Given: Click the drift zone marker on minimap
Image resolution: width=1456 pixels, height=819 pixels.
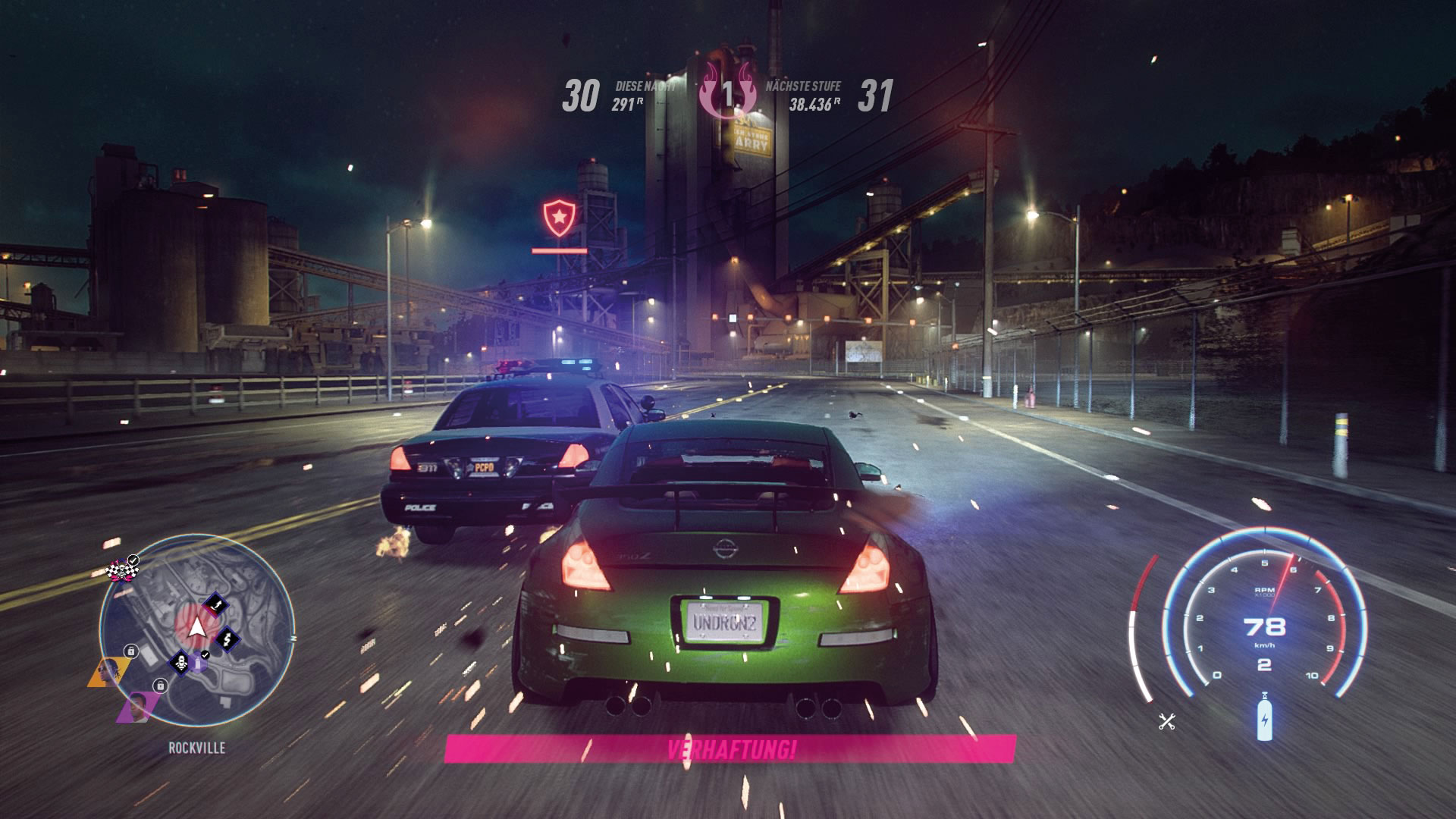Looking at the screenshot, I should coord(217,604).
